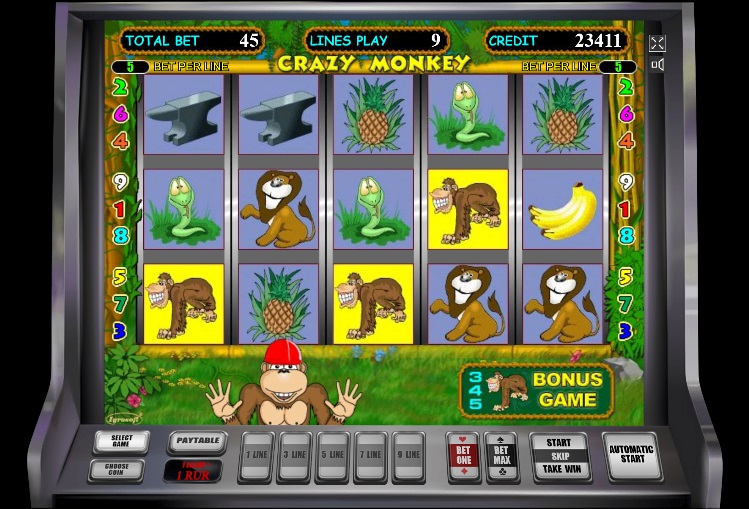The width and height of the screenshot is (749, 509).
Task: Select the 1 Line button
Action: pos(256,455)
